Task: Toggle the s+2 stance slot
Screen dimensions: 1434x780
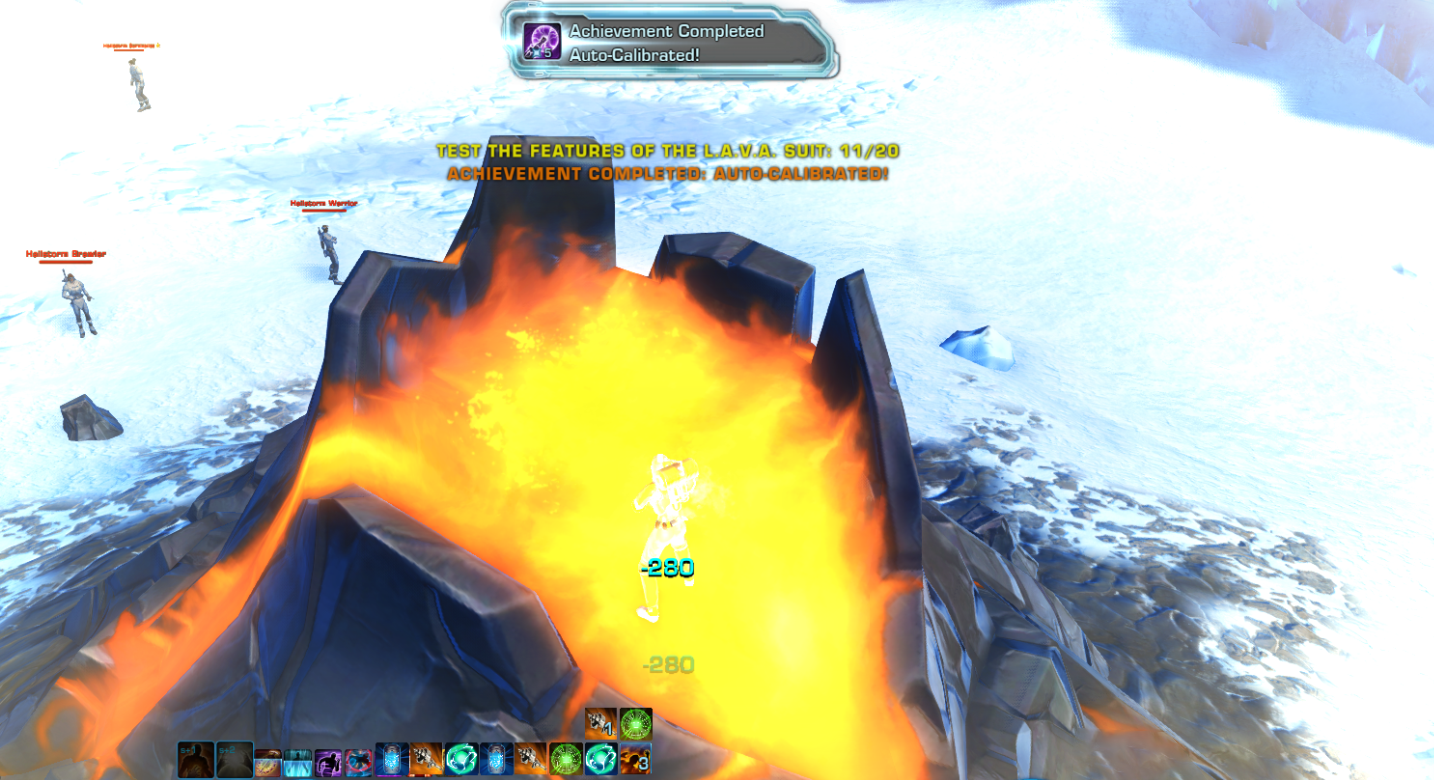Action: 233,757
